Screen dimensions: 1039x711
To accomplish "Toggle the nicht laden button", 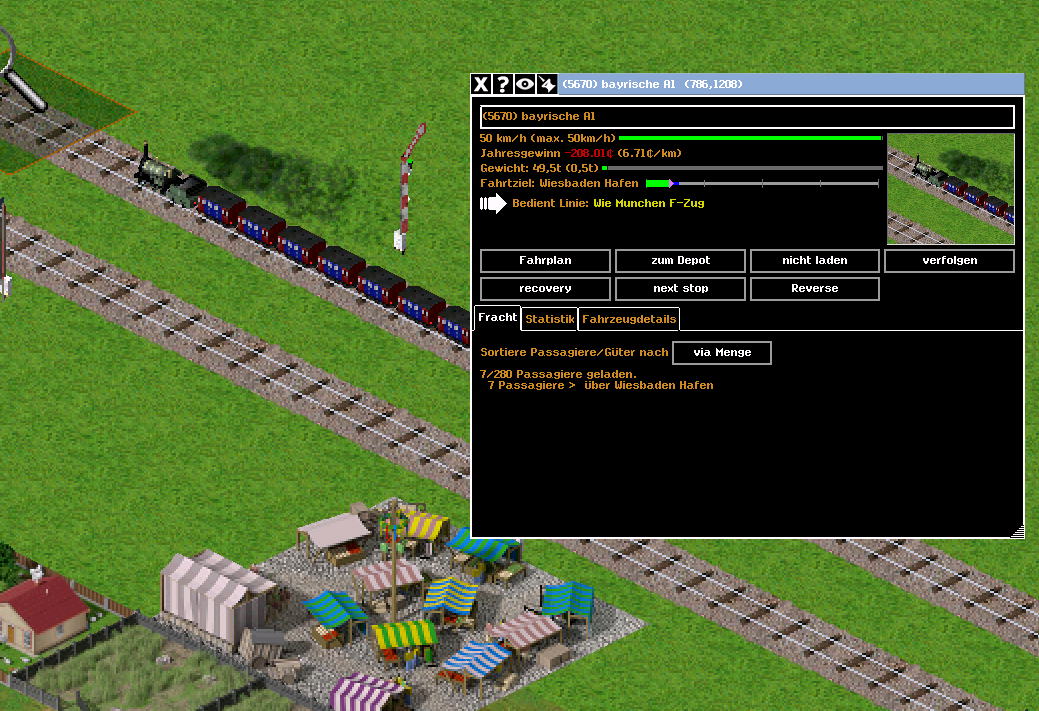I will pyautogui.click(x=814, y=261).
